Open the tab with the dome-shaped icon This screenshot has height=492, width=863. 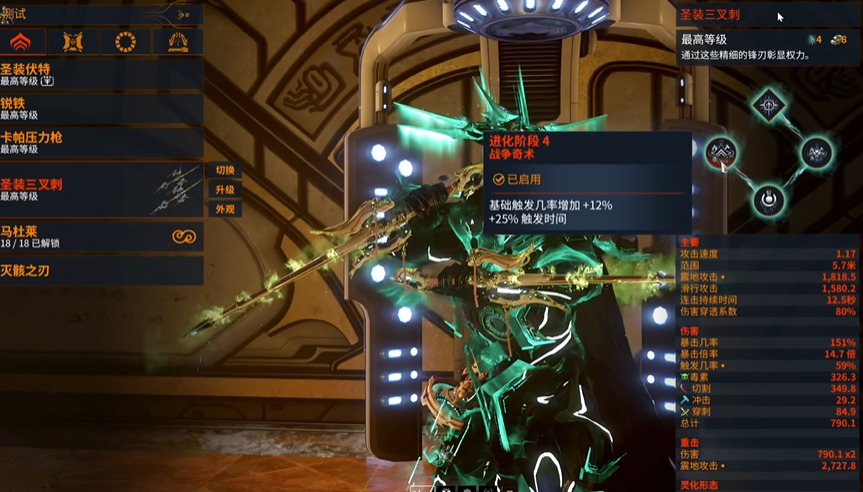(178, 42)
